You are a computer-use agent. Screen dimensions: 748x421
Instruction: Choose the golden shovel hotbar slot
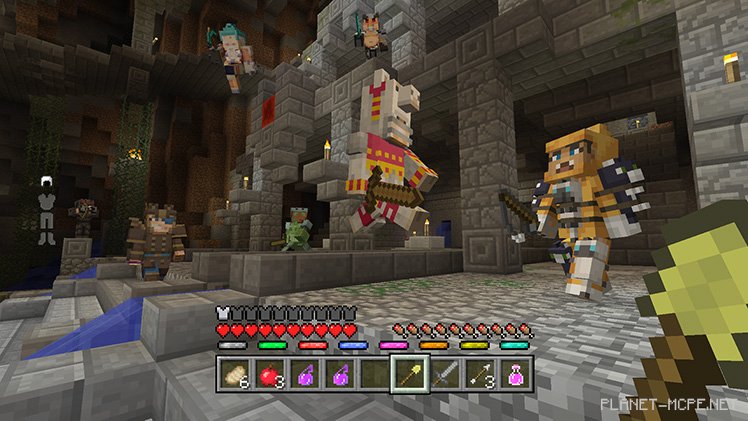coord(410,375)
